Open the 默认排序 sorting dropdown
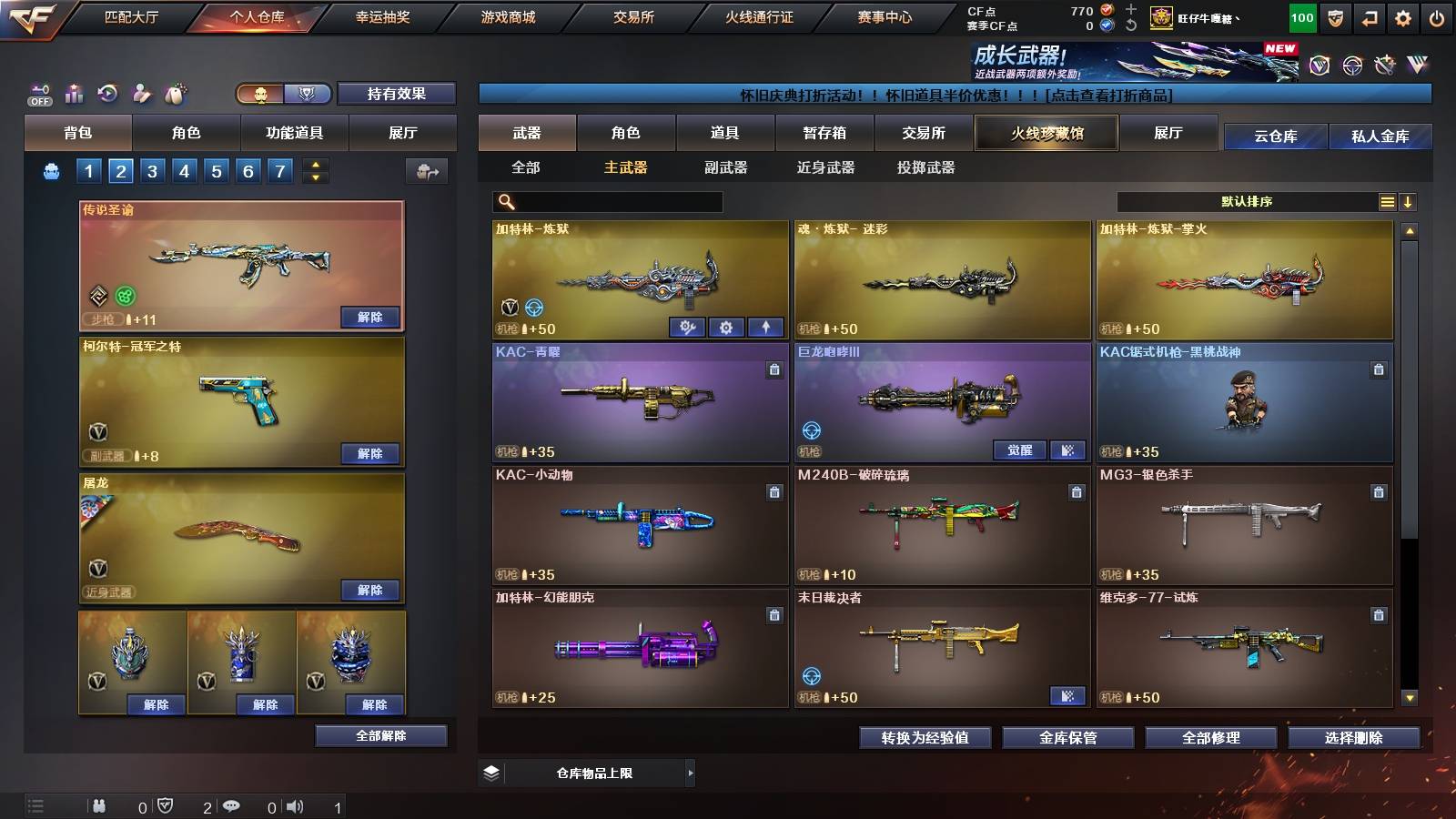The height and width of the screenshot is (819, 1456). (x=1247, y=201)
